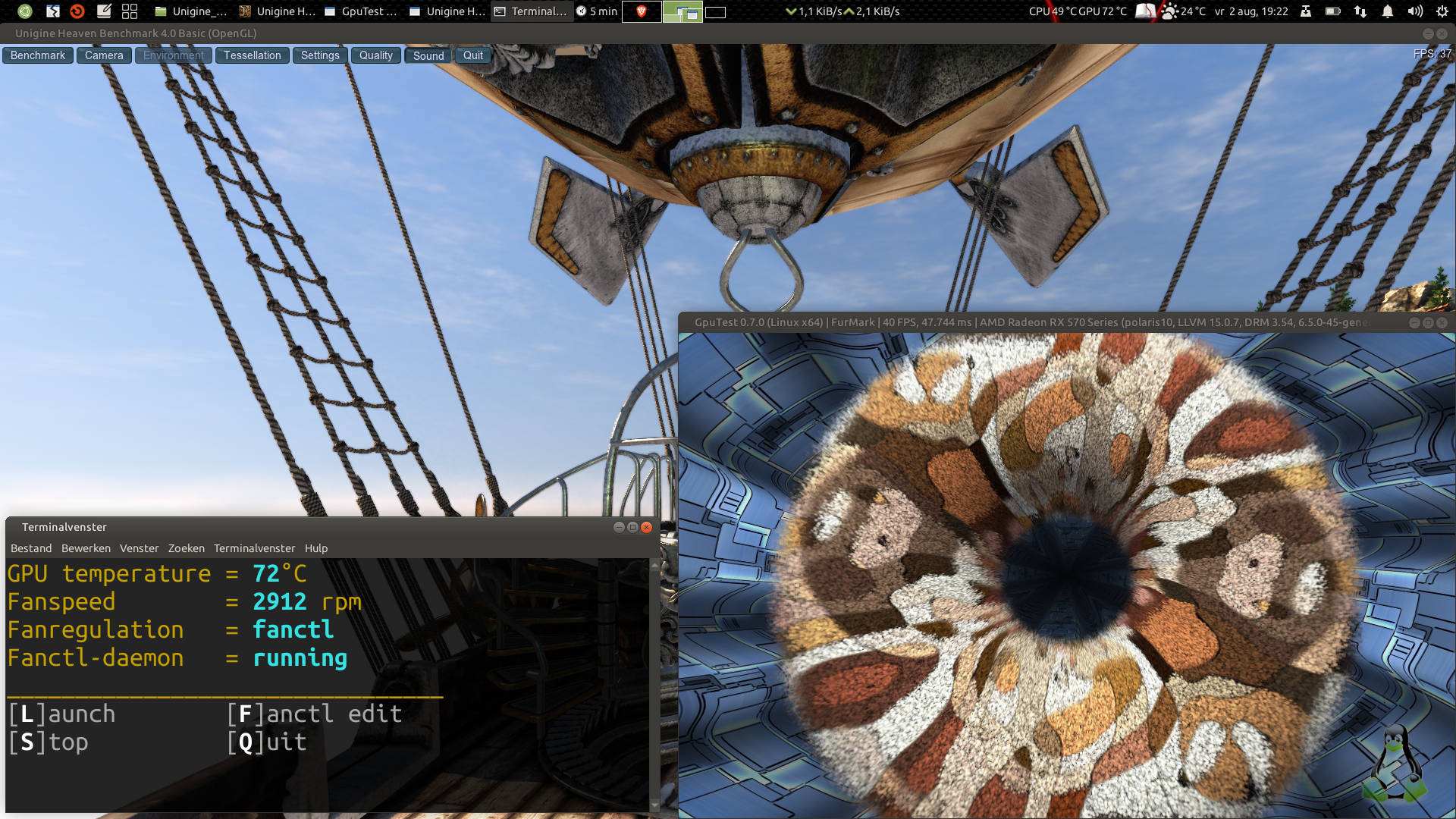
Task: Open the terminal's Bewerken menu
Action: pos(86,548)
